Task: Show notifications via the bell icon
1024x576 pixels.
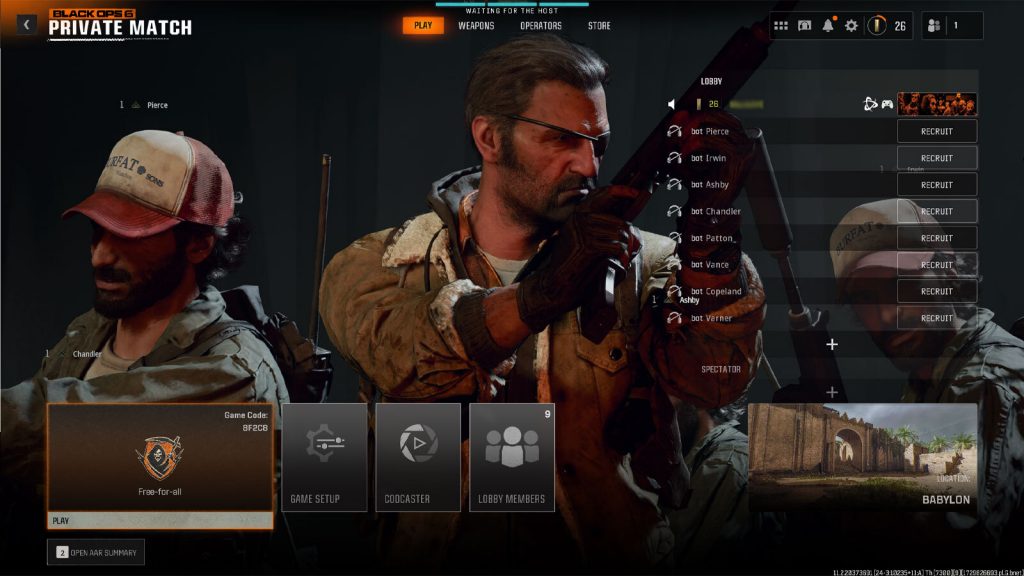Action: pyautogui.click(x=828, y=26)
